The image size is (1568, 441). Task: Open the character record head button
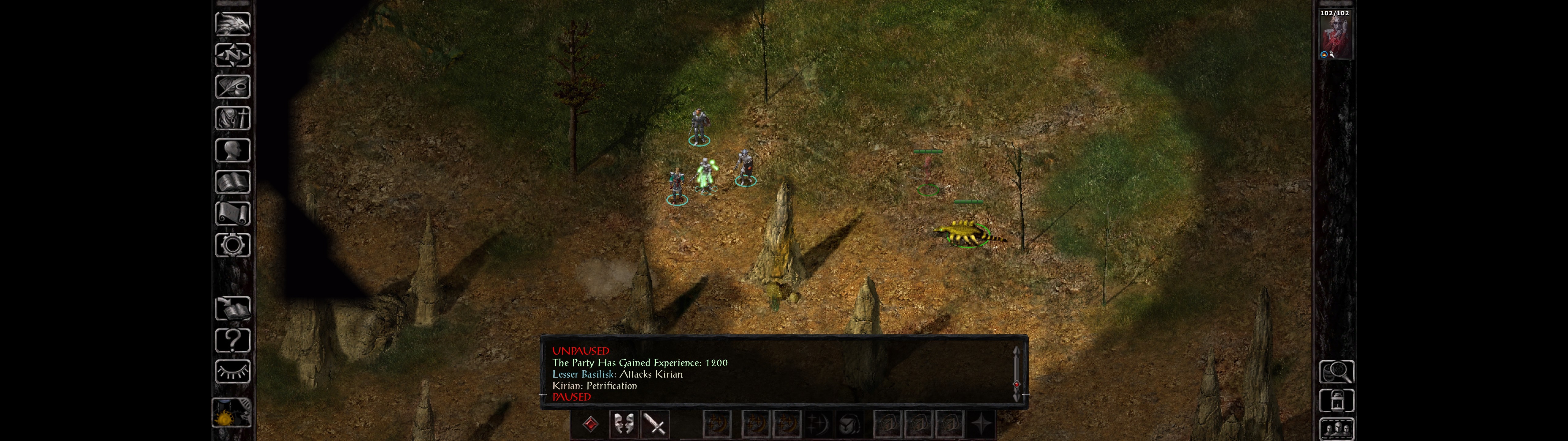pos(232,150)
